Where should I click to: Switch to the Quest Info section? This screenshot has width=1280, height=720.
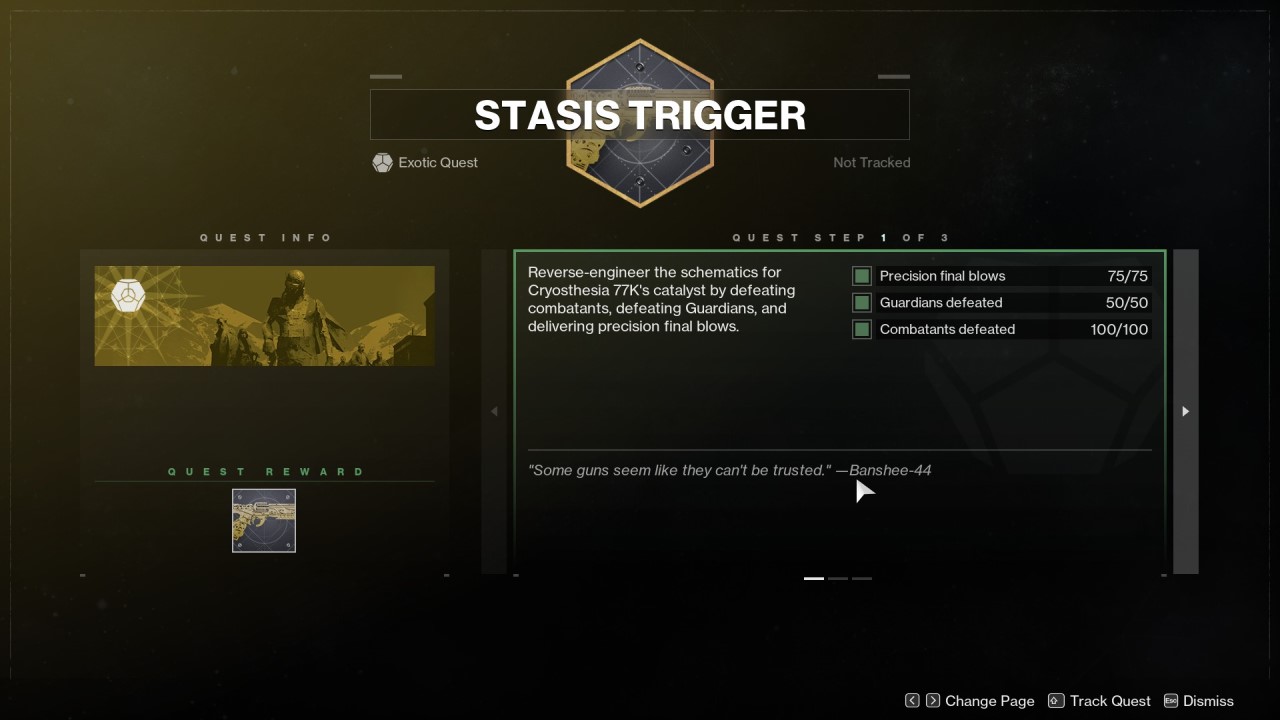point(266,237)
